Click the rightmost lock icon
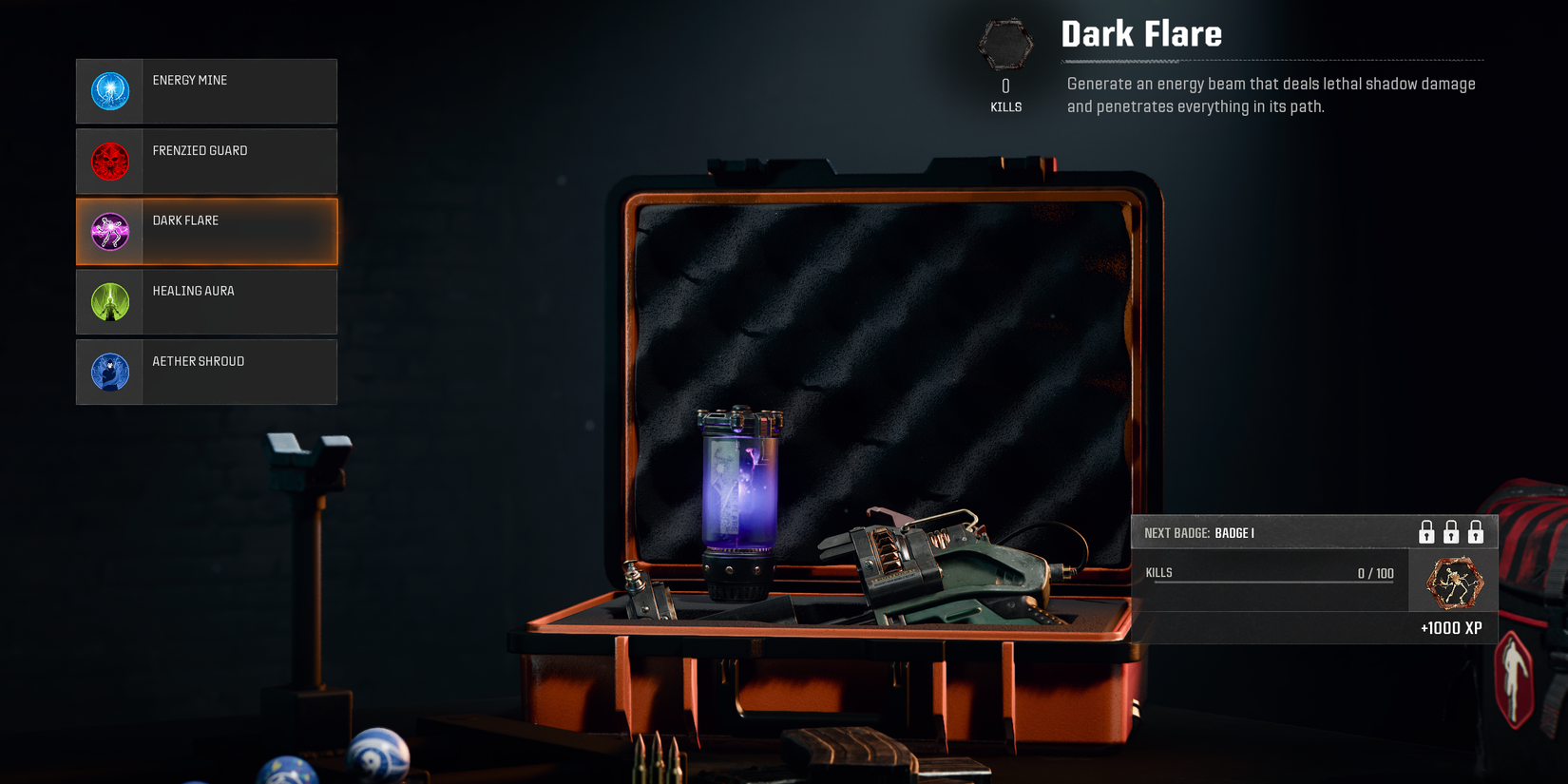Viewport: 1568px width, 784px height. tap(1476, 532)
